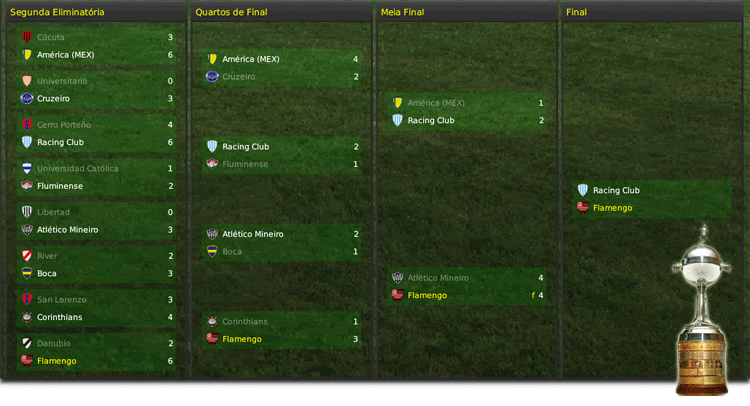This screenshot has width=750, height=406.
Task: Select the River team name
Action: tap(48, 256)
